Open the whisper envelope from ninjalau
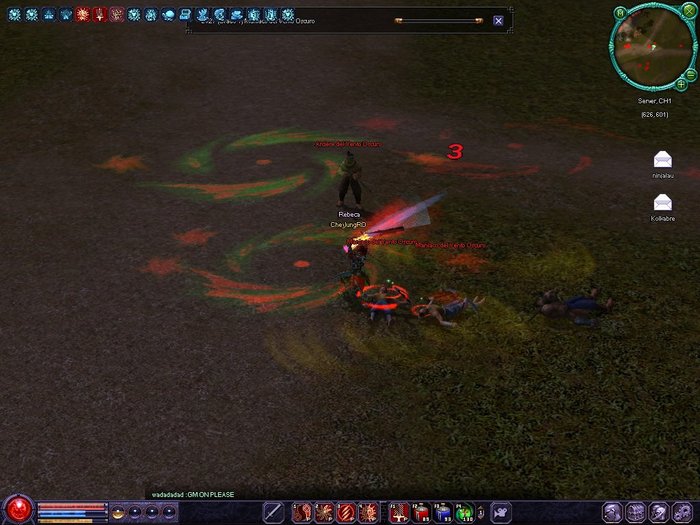 [662, 160]
